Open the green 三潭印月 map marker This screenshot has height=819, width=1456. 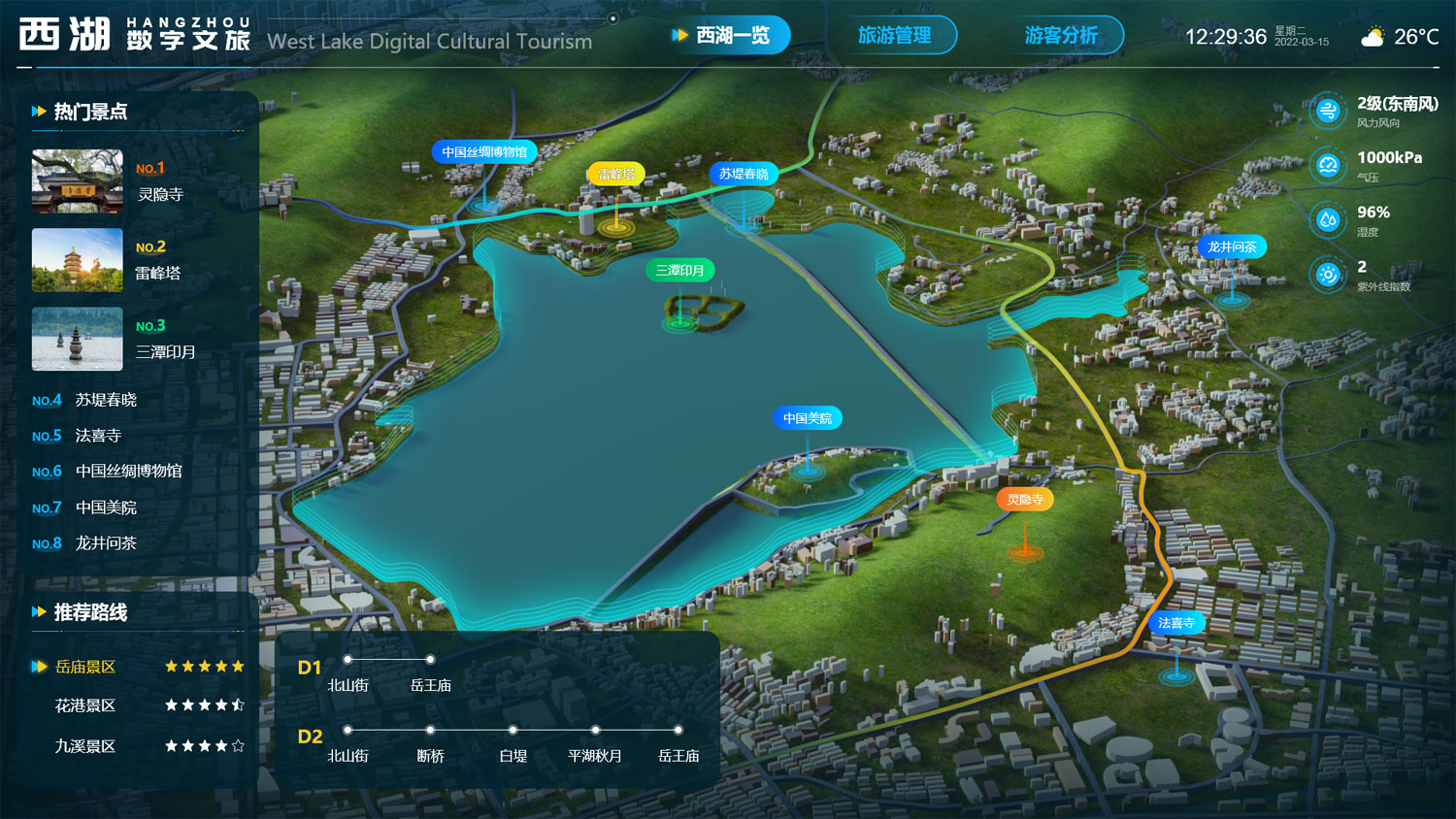click(679, 271)
